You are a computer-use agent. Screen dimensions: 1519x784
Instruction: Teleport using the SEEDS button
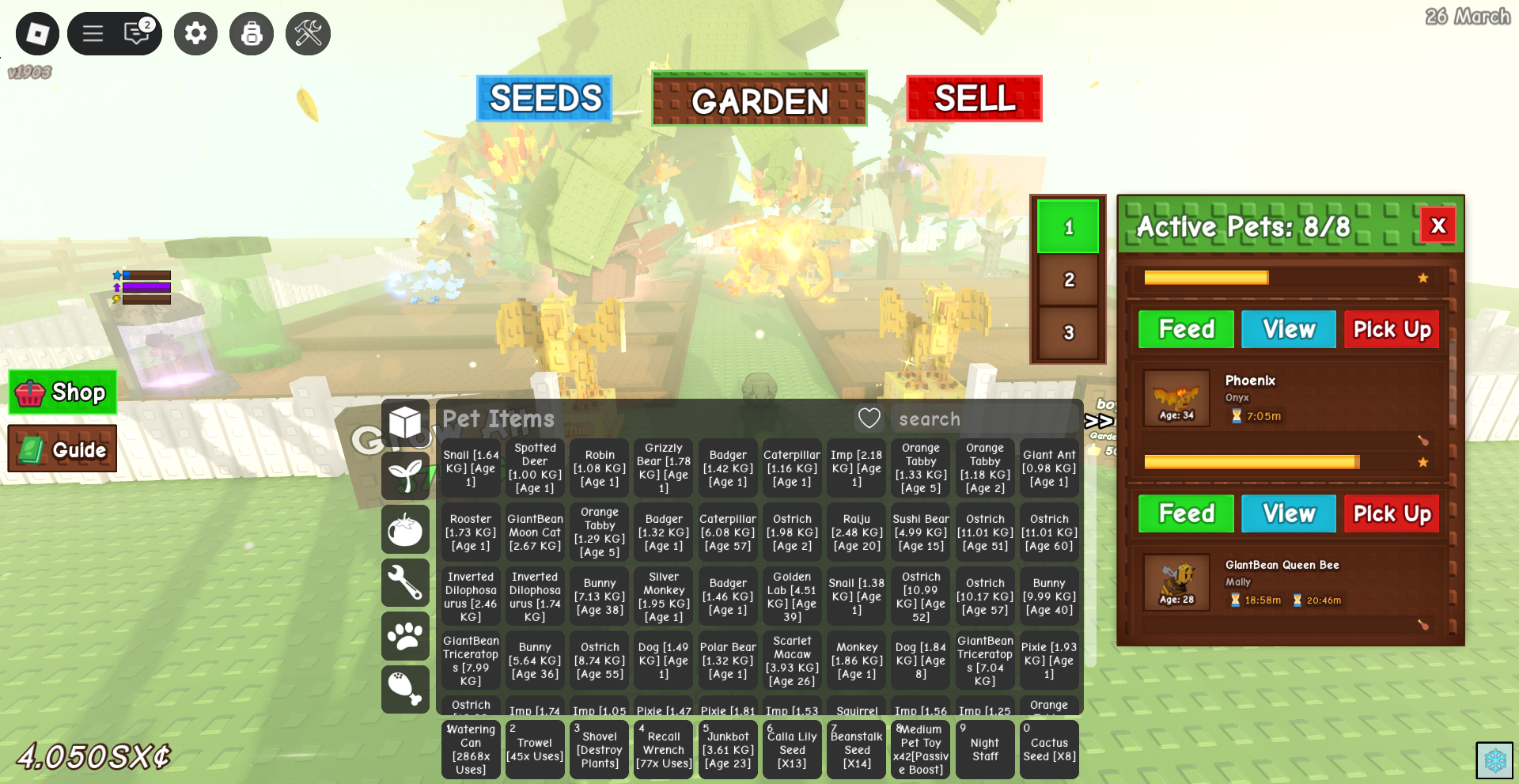click(x=544, y=99)
